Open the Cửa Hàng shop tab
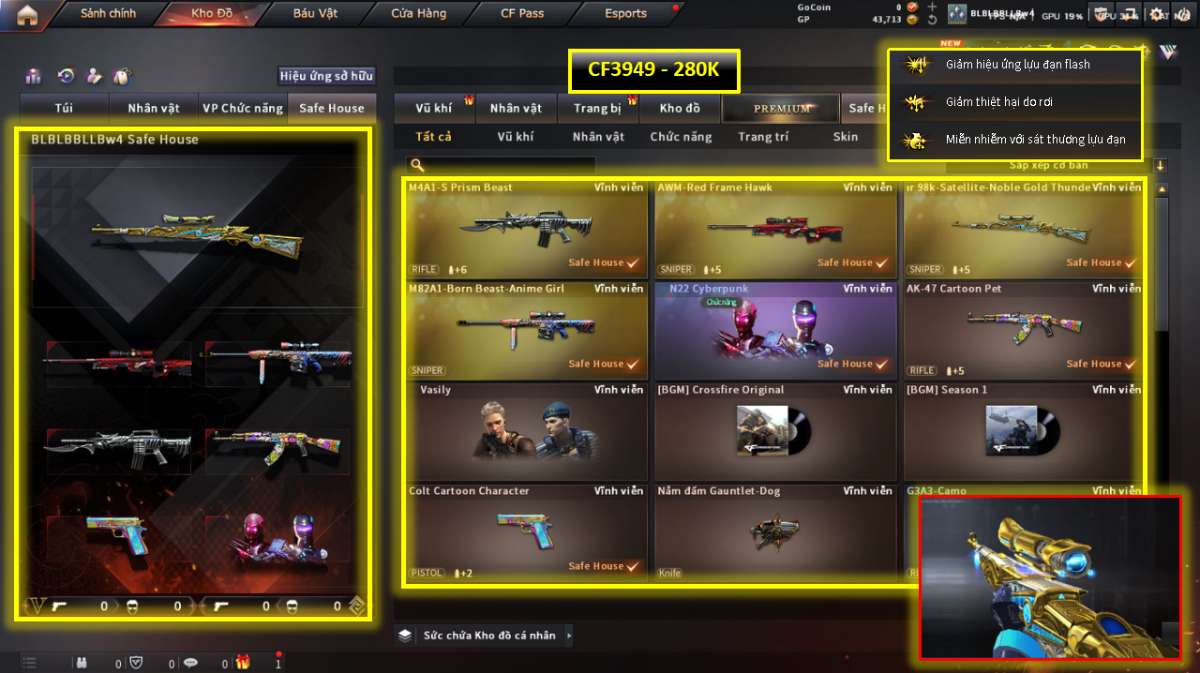The height and width of the screenshot is (673, 1200). click(419, 14)
